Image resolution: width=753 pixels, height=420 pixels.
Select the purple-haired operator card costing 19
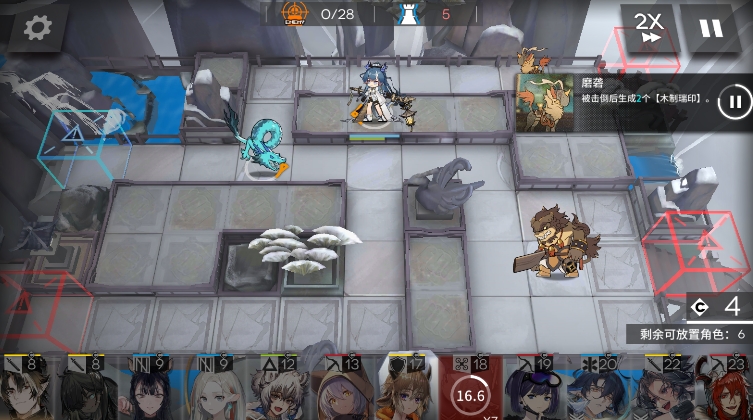(x=530, y=390)
